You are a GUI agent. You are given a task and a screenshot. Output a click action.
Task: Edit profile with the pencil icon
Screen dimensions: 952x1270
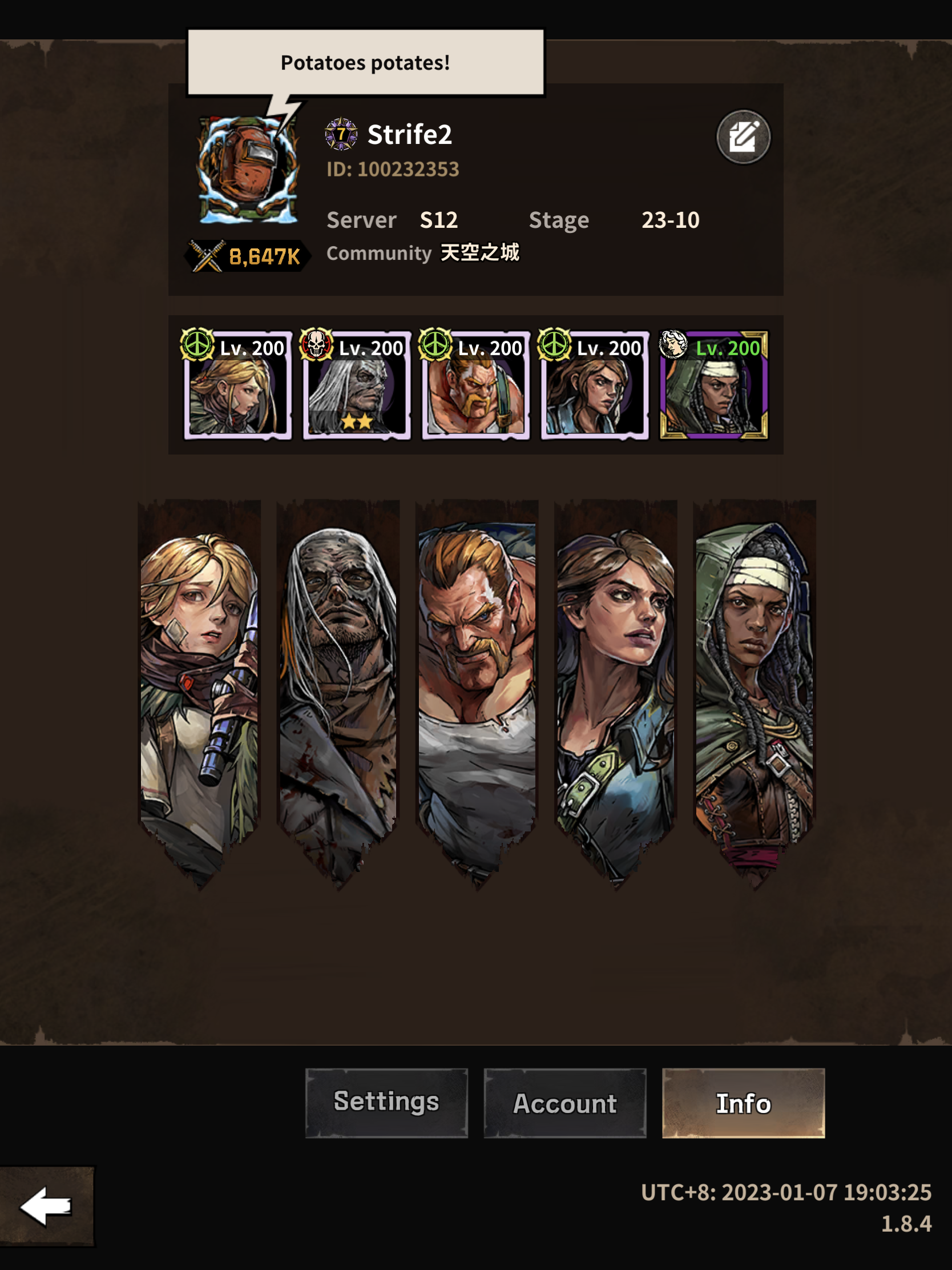[743, 136]
